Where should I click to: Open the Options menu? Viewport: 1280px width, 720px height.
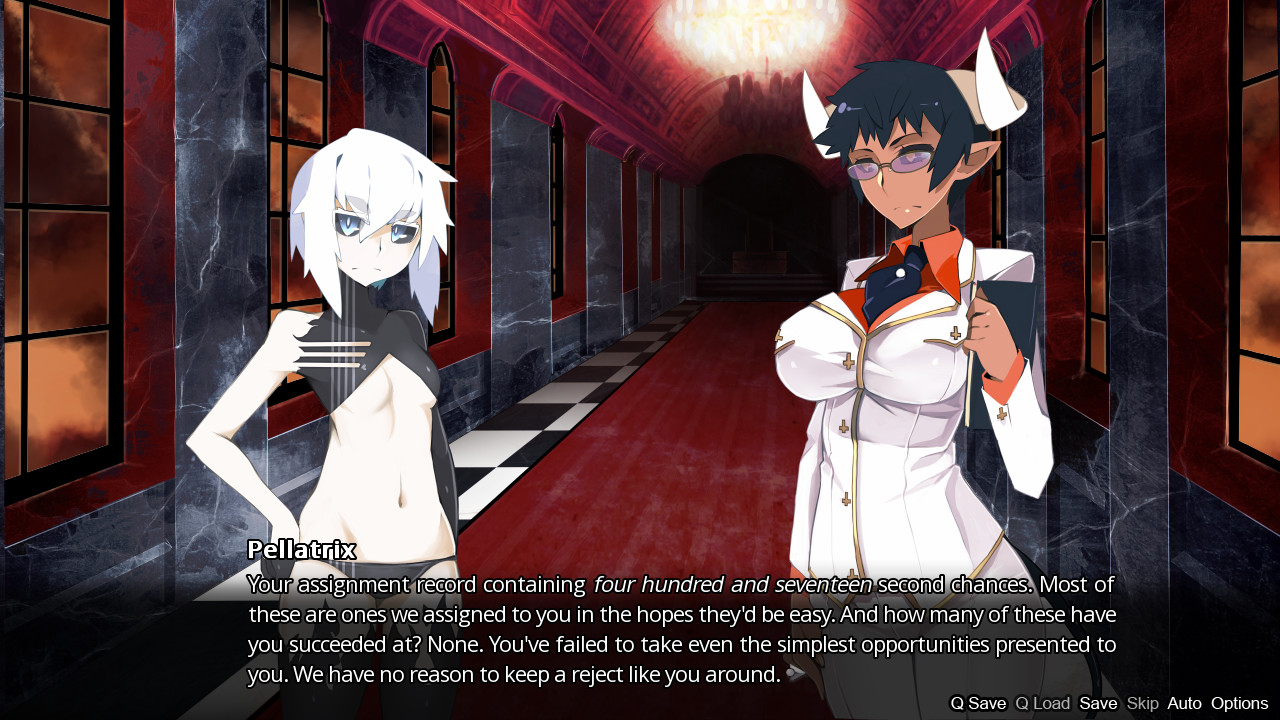click(x=1238, y=703)
